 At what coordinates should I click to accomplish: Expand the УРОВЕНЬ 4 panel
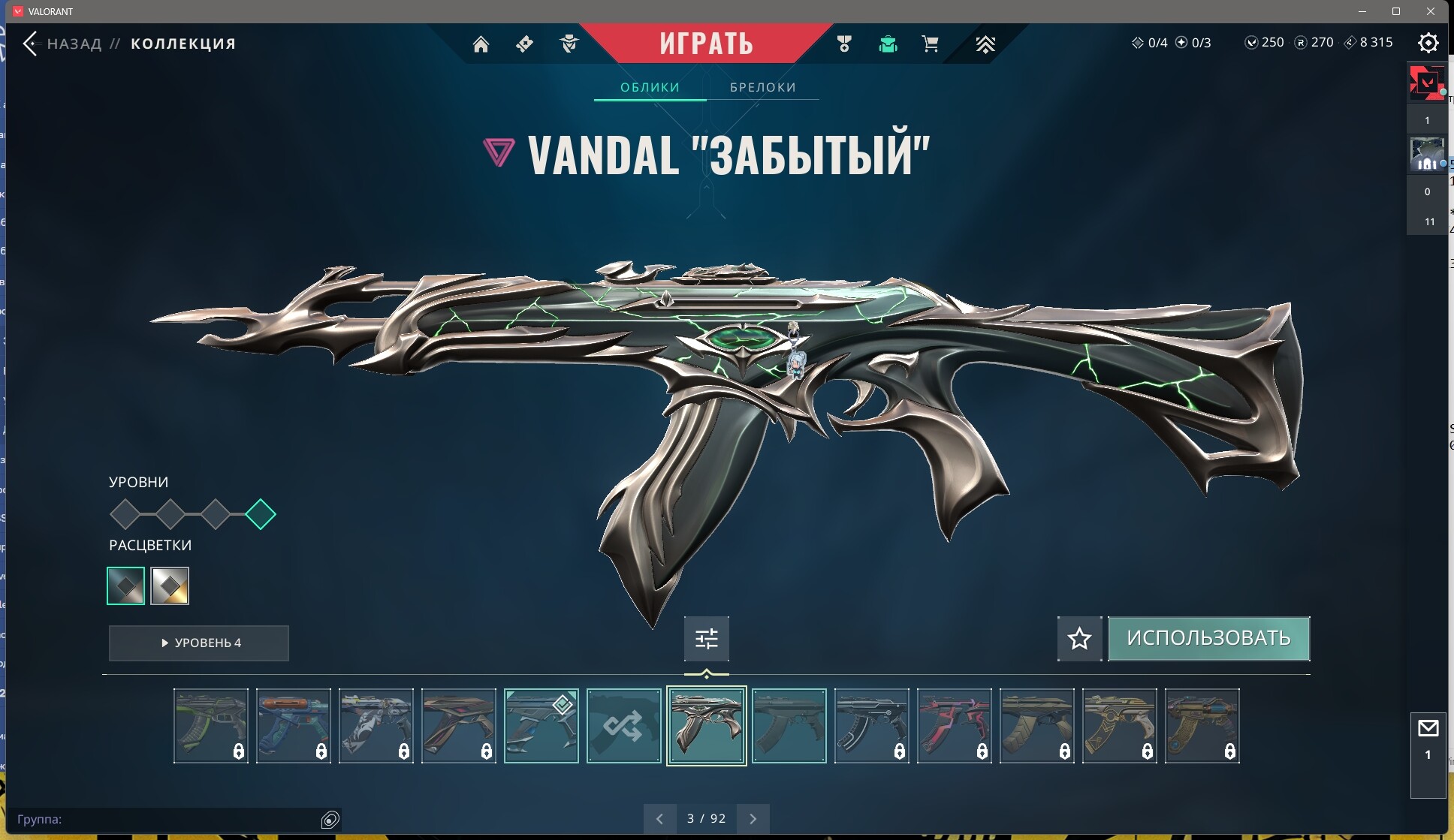click(x=198, y=643)
